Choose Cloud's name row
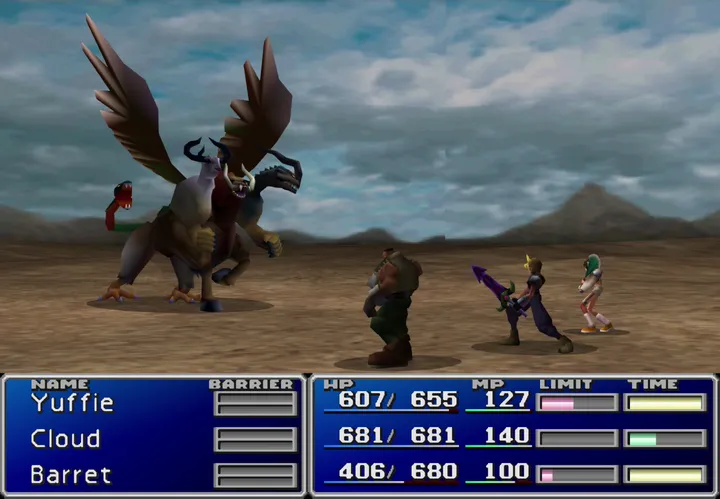This screenshot has height=499, width=720. [65, 439]
